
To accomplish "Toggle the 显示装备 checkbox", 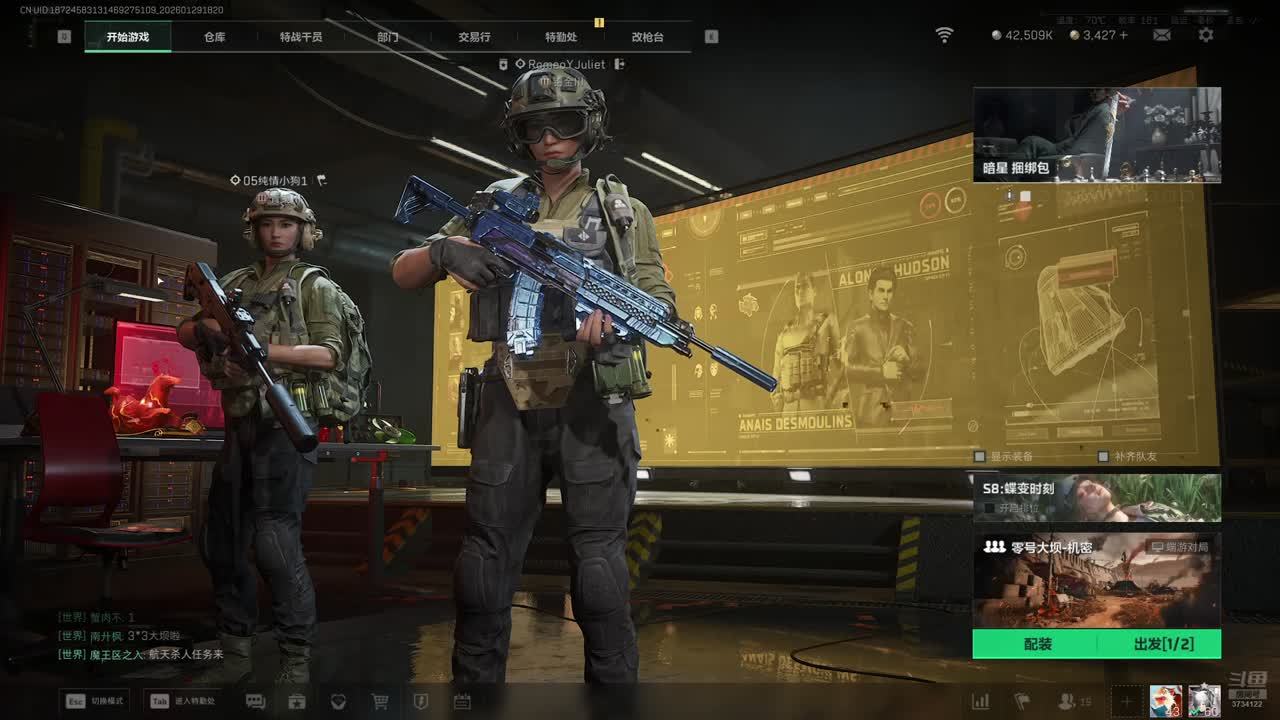I will [x=980, y=456].
